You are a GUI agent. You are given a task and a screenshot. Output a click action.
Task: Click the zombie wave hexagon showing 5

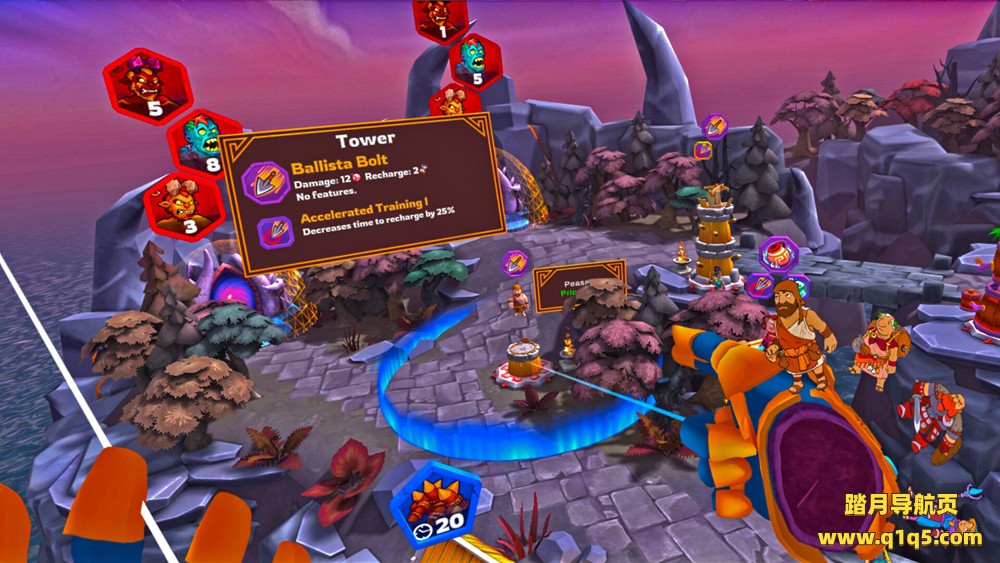tap(474, 61)
